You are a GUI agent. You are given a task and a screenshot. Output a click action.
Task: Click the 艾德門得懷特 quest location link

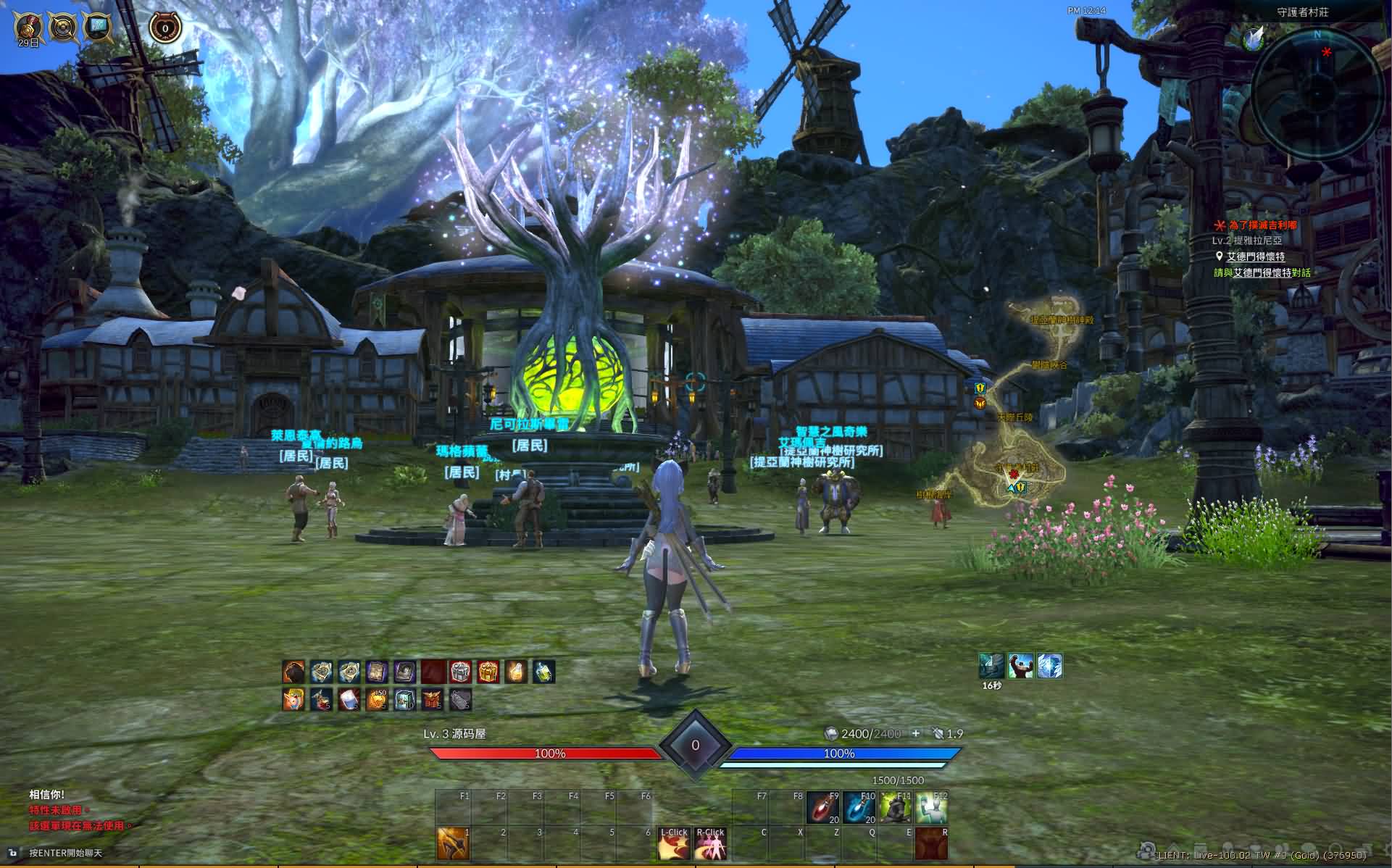tap(1255, 256)
